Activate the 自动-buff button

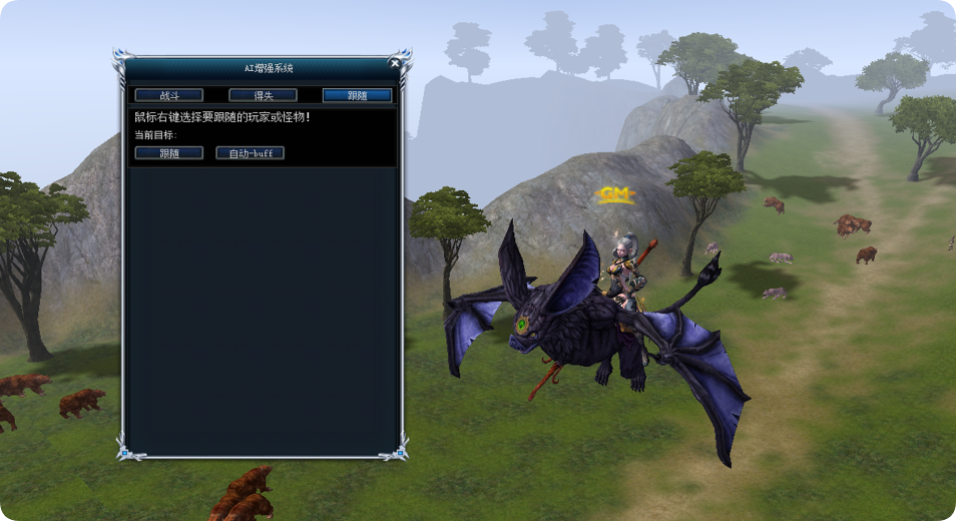pos(250,153)
